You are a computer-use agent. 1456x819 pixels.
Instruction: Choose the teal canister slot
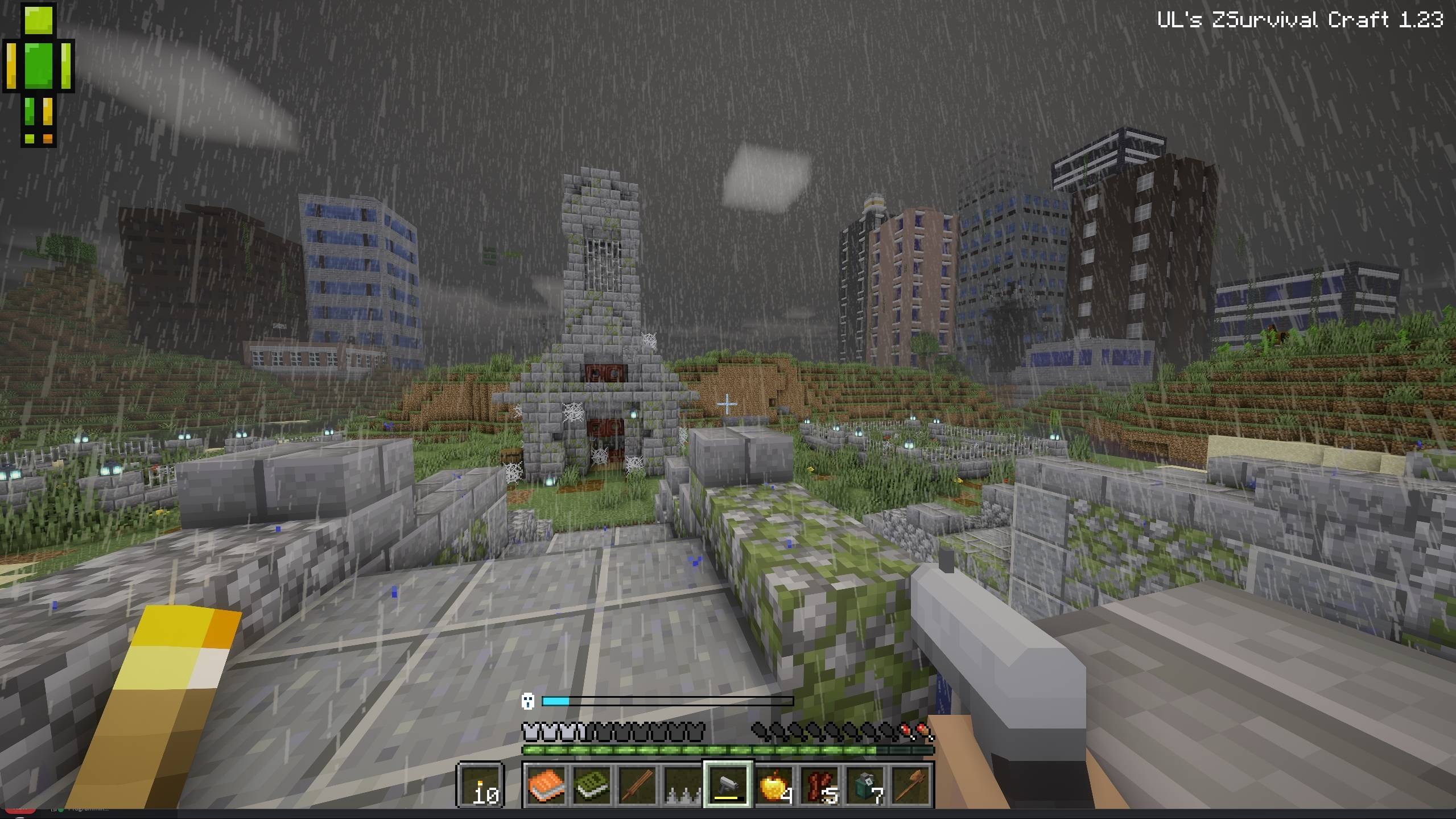pyautogui.click(x=865, y=785)
